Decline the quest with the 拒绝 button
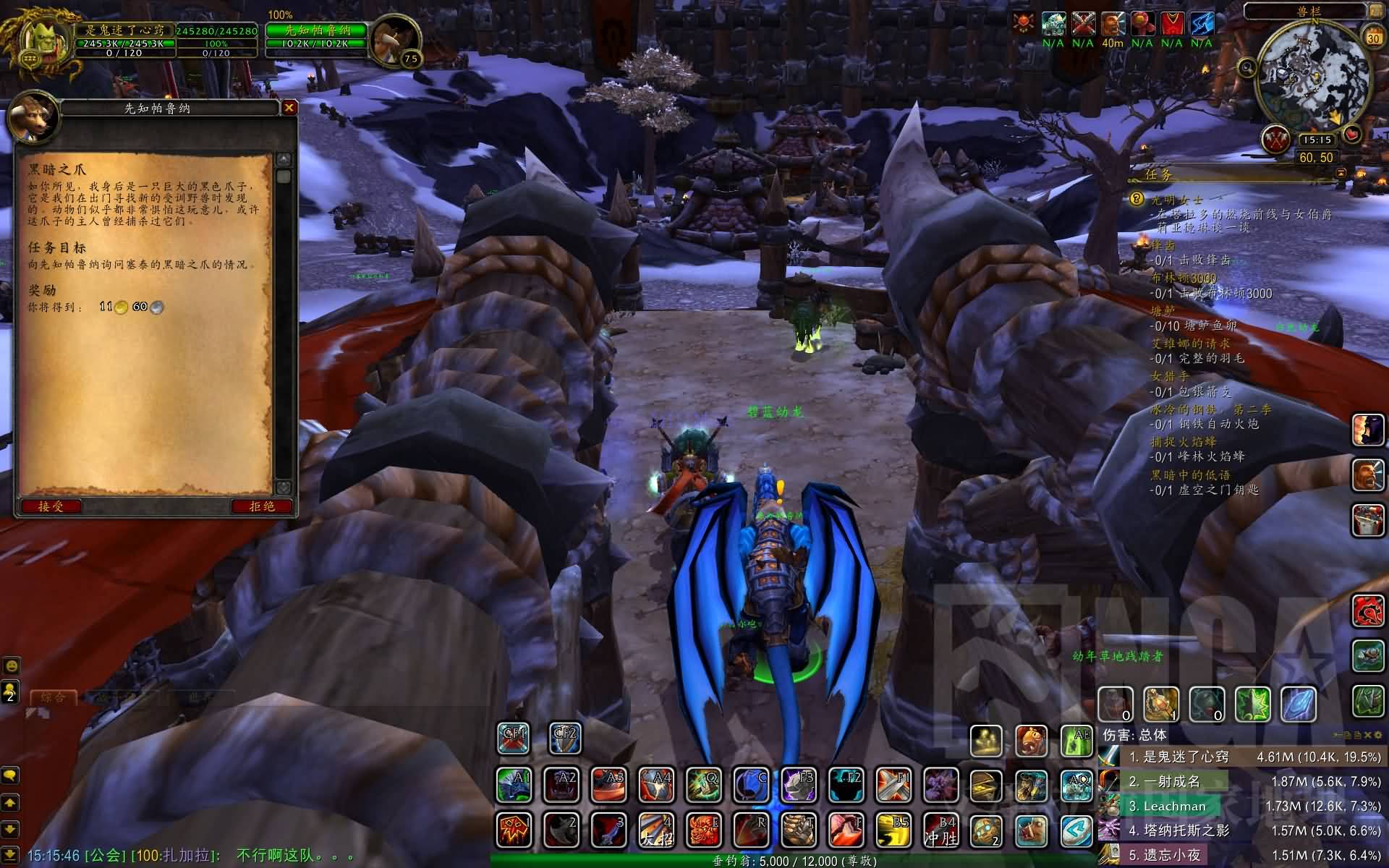1389x868 pixels. pos(262,506)
